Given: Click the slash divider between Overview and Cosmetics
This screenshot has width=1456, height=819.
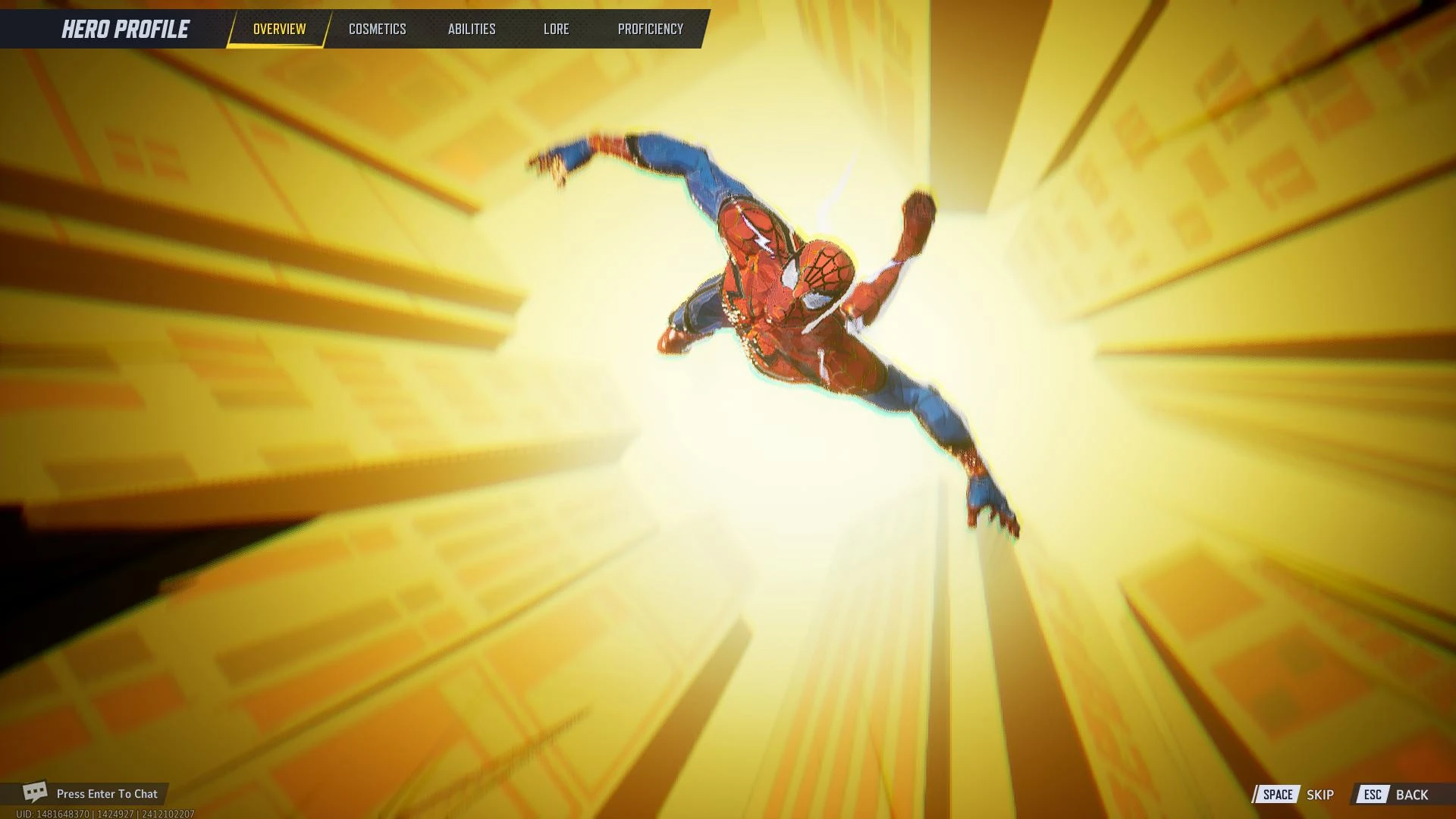Looking at the screenshot, I should 329,29.
